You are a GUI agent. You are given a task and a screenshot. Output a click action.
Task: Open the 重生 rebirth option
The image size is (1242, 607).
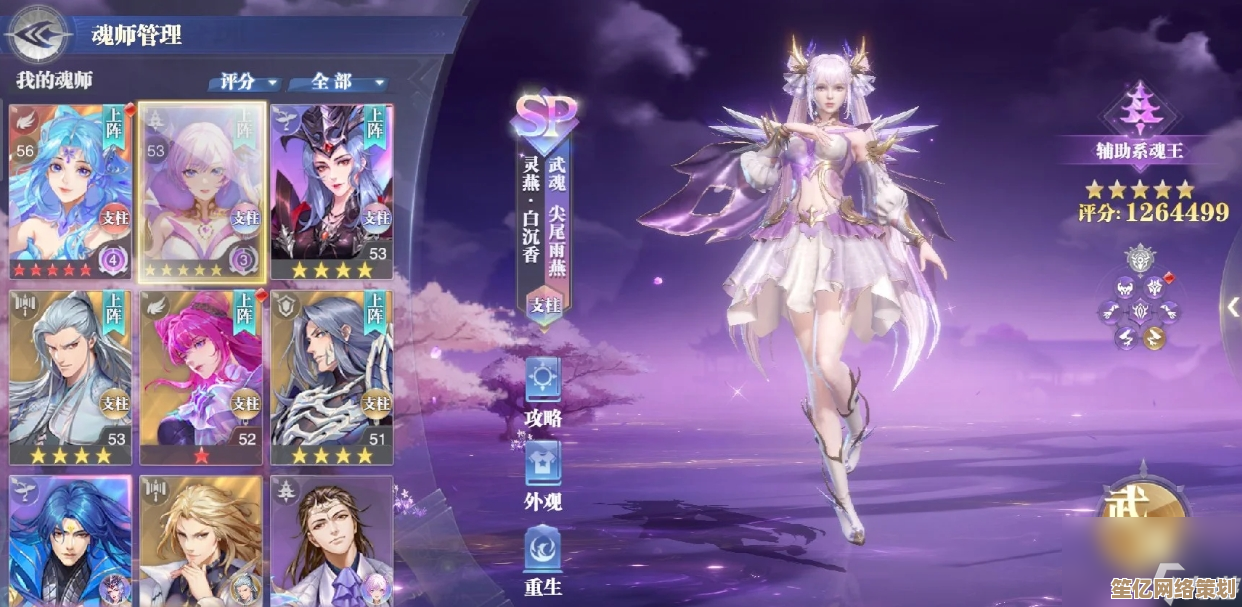click(x=543, y=559)
